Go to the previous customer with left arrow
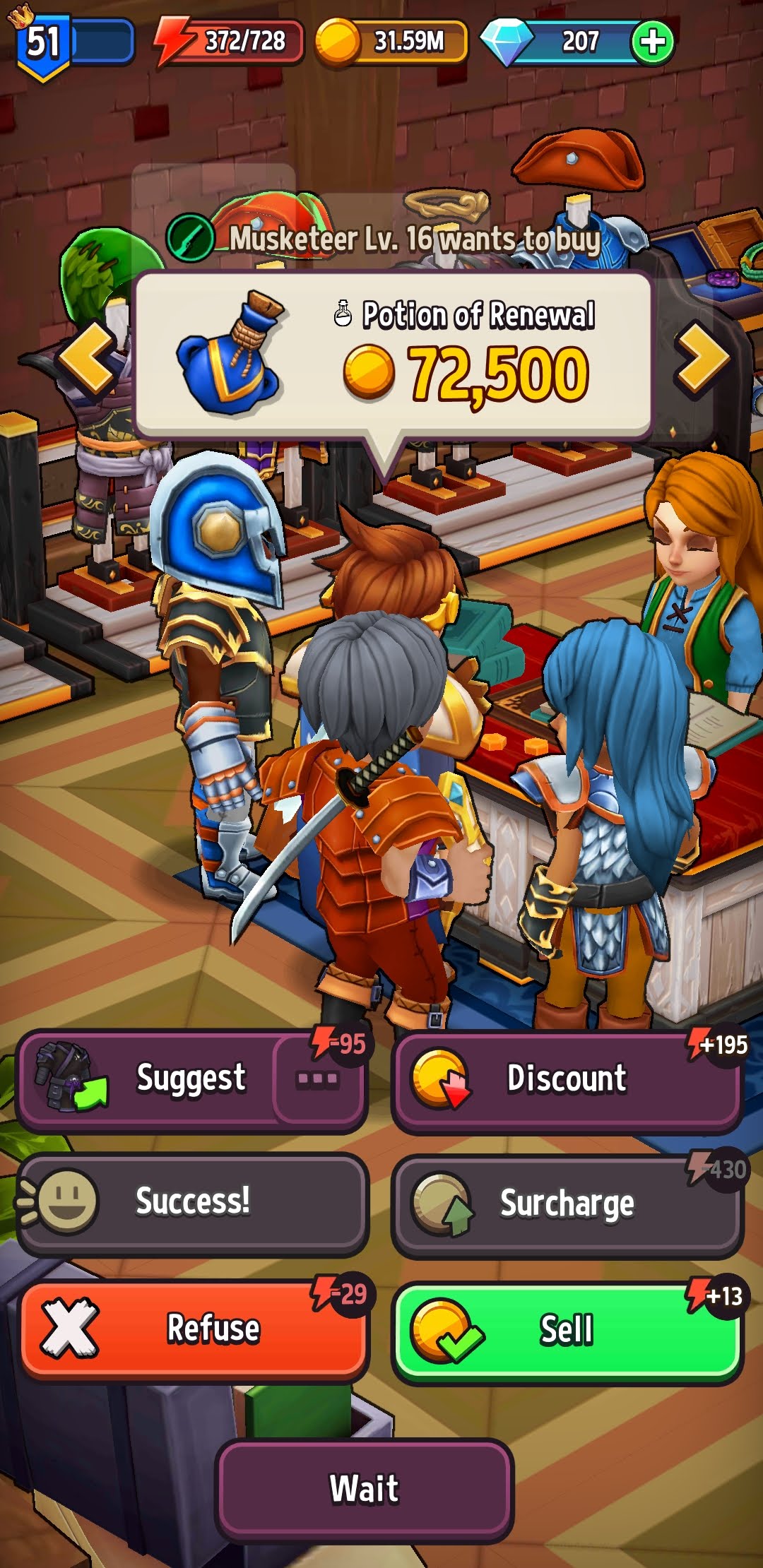 pyautogui.click(x=88, y=357)
